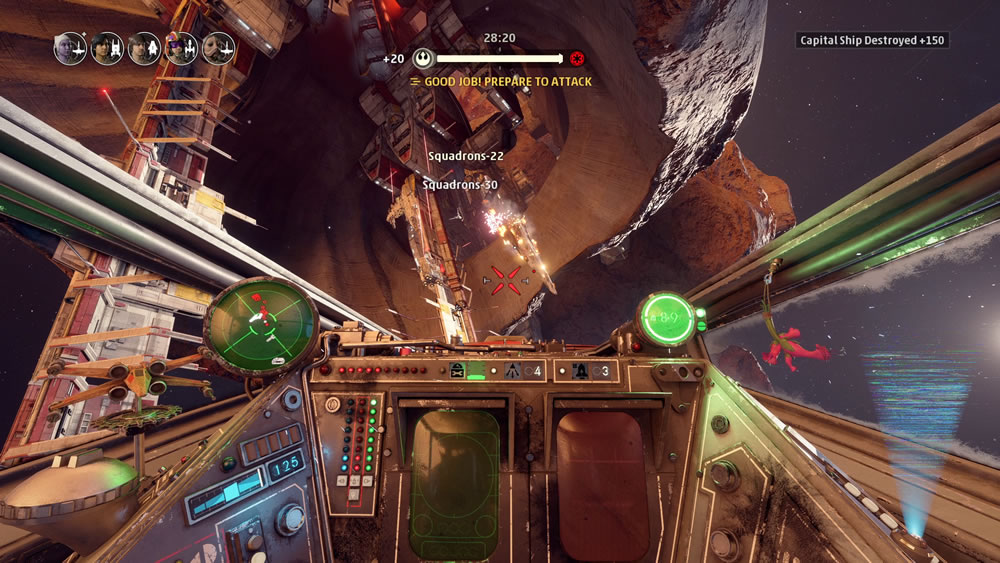Choose the brown-haired pilot's squad portrait

point(145,48)
